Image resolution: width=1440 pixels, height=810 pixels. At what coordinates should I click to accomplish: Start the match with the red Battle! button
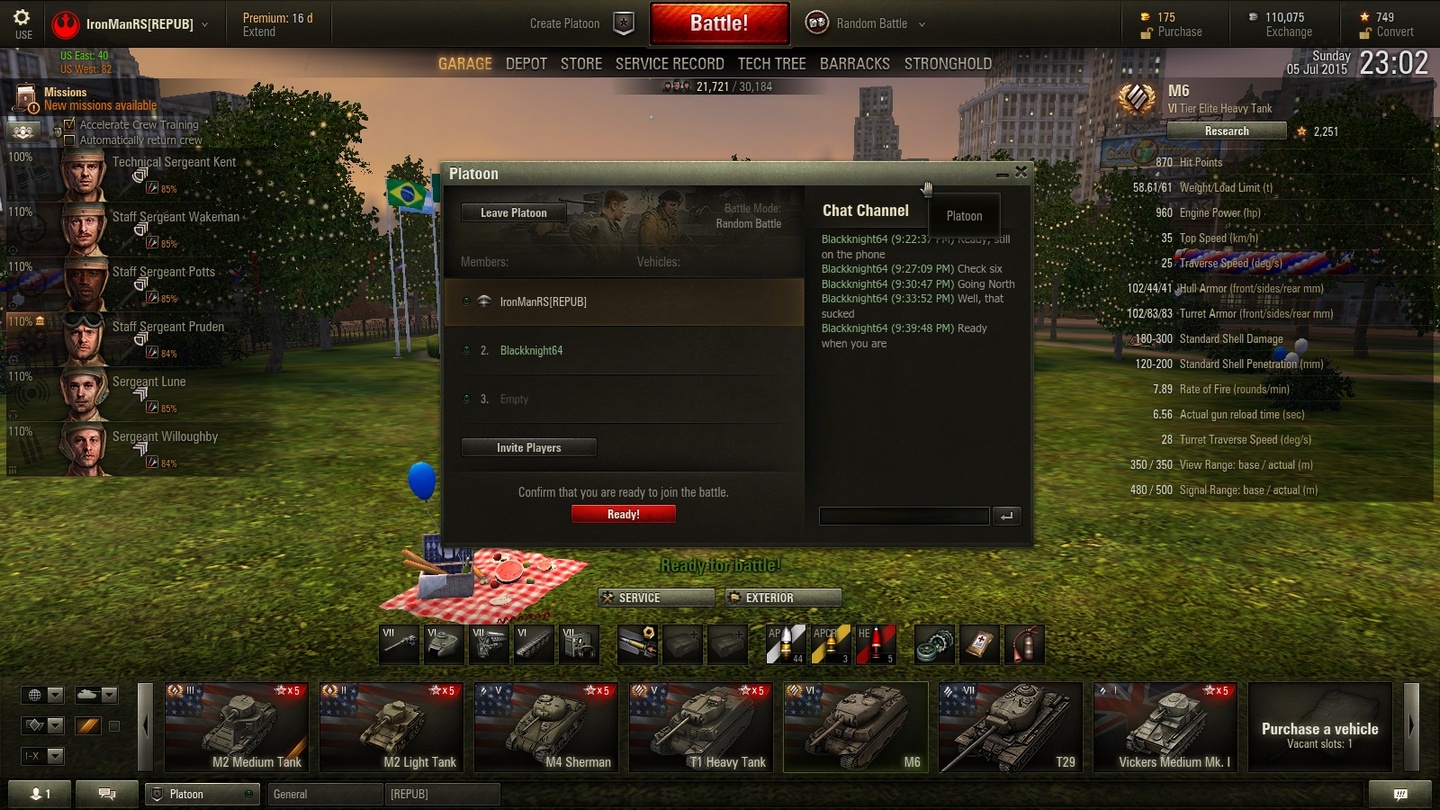click(718, 23)
